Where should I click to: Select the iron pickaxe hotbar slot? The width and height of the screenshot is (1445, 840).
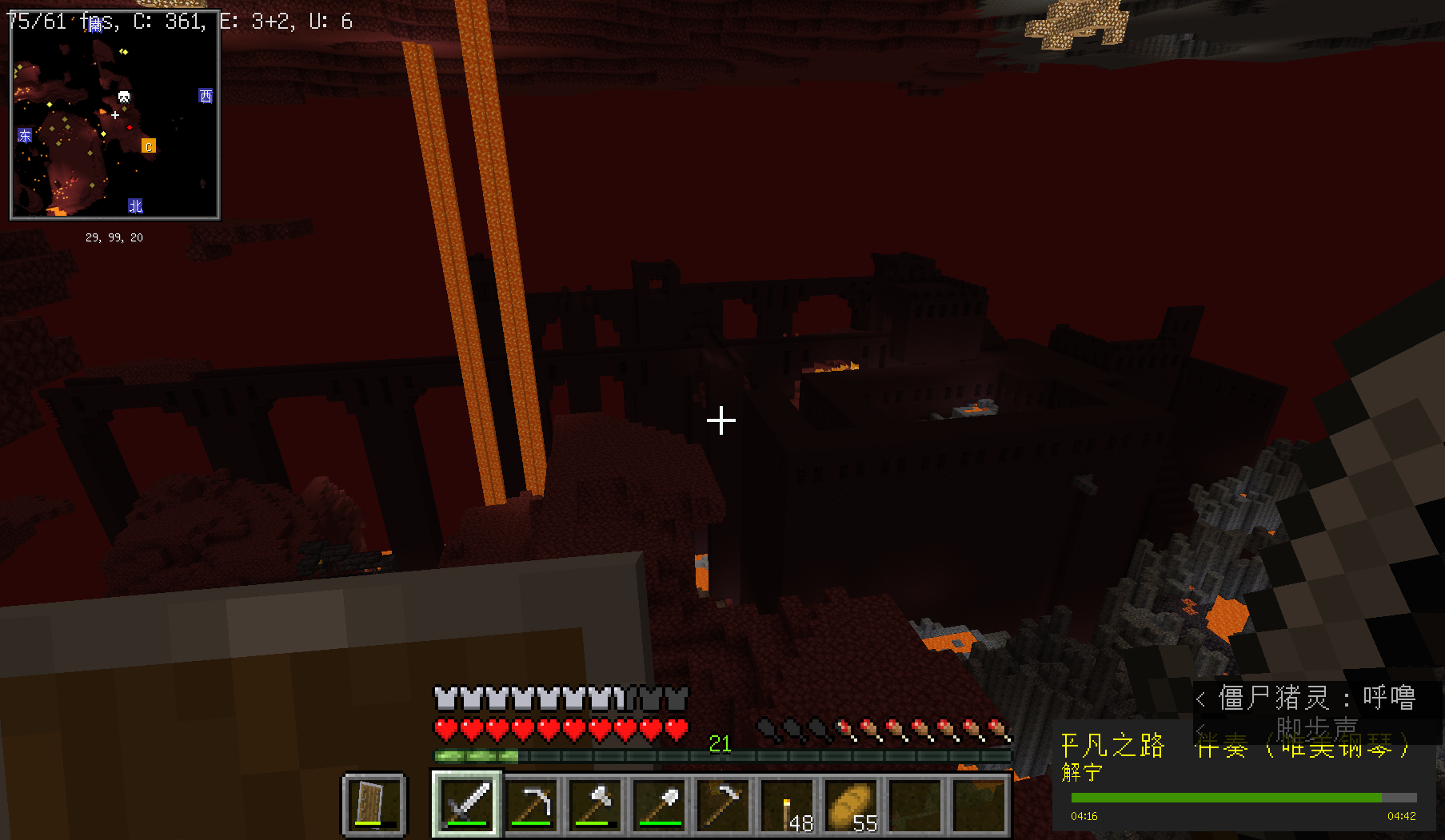[x=532, y=803]
